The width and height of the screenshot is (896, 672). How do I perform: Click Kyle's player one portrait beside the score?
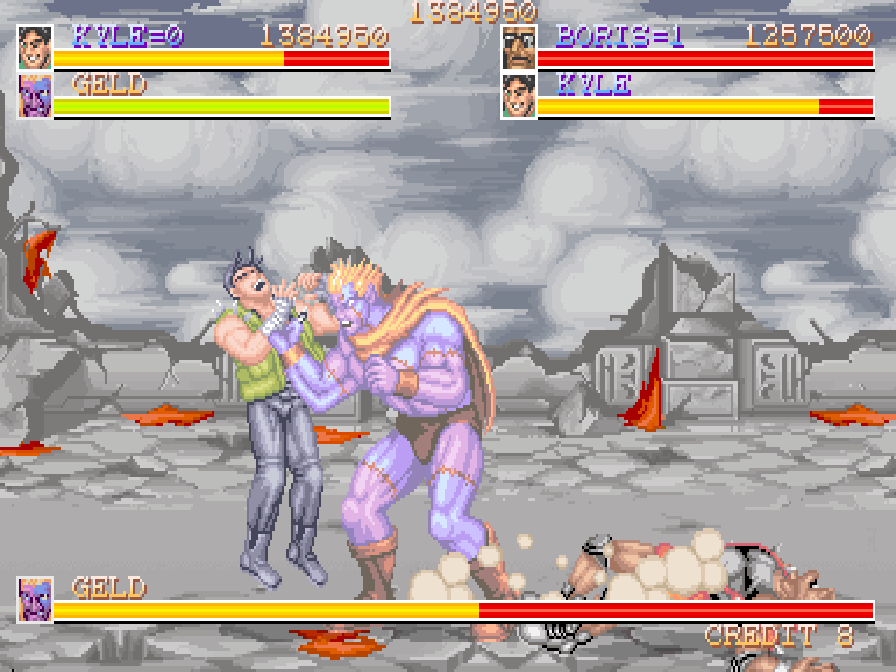tap(35, 47)
